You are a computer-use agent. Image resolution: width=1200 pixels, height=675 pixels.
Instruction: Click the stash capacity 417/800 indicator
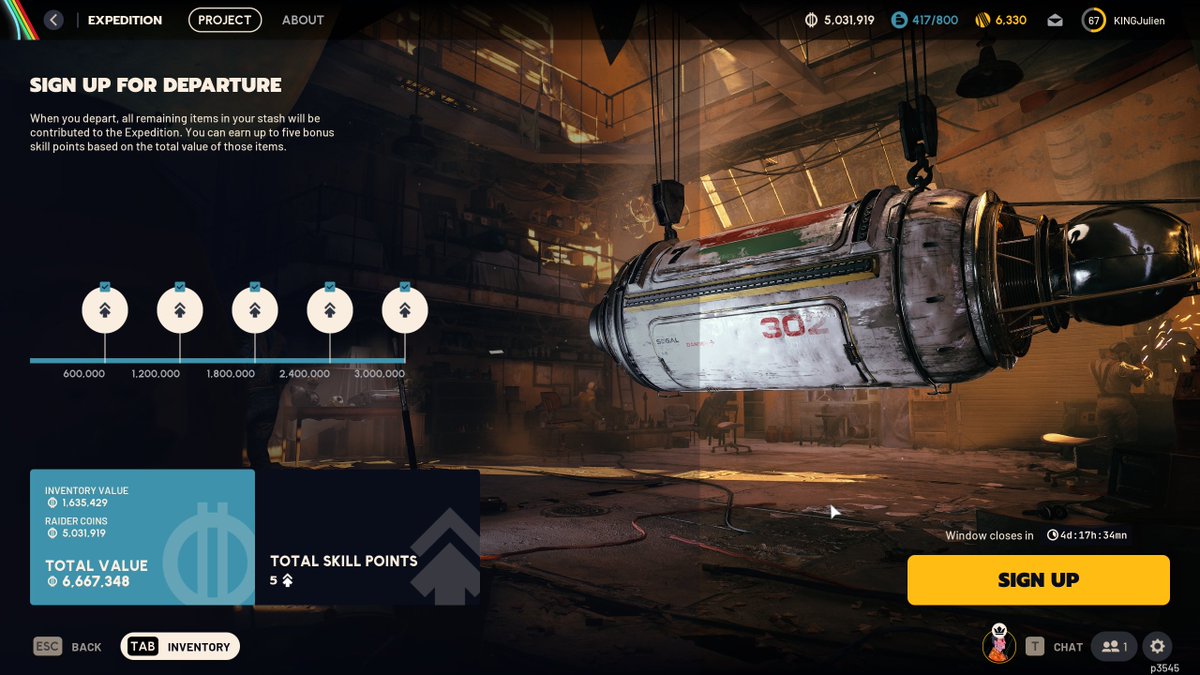pos(925,20)
